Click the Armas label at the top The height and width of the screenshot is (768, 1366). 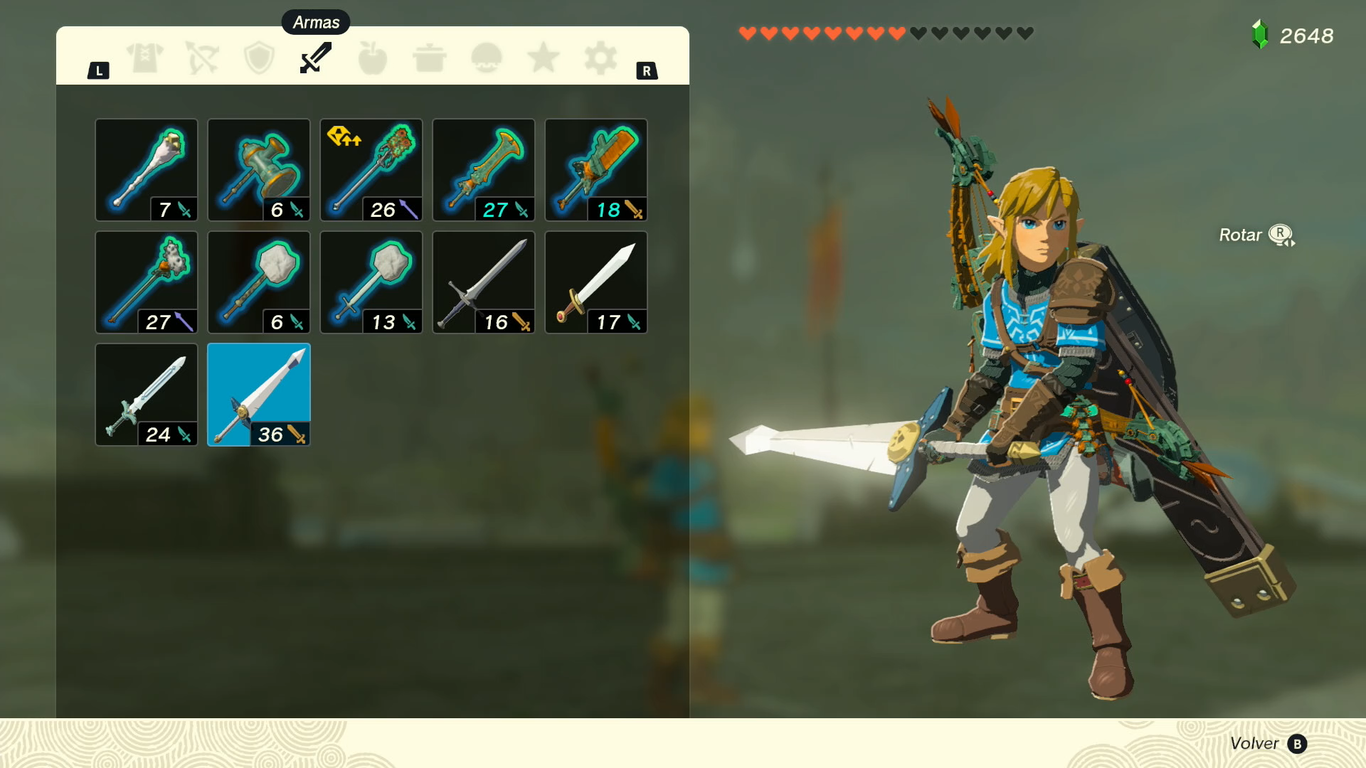point(316,21)
